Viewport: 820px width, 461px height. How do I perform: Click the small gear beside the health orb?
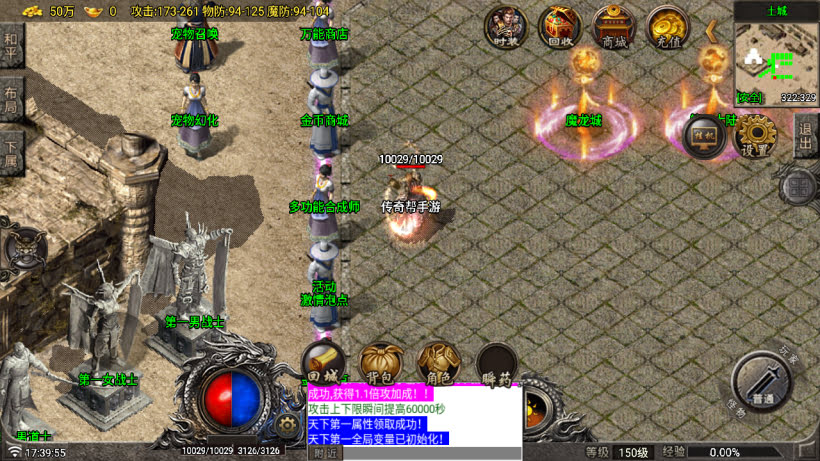tap(288, 424)
